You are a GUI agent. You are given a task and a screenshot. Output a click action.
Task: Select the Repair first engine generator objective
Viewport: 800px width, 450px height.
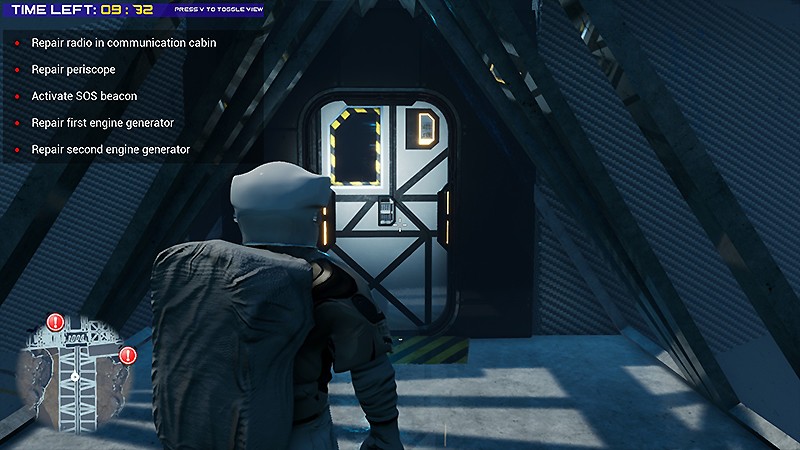[103, 122]
